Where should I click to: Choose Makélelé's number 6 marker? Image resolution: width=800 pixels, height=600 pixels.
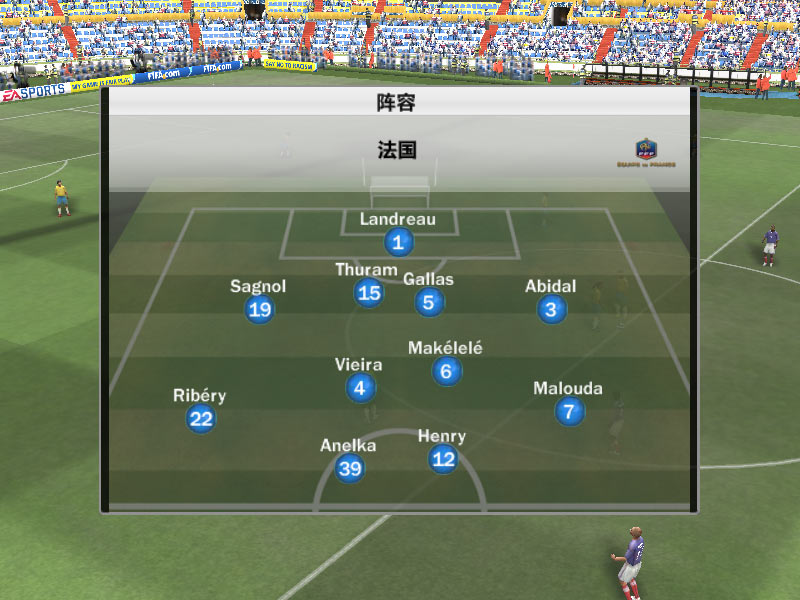[446, 371]
